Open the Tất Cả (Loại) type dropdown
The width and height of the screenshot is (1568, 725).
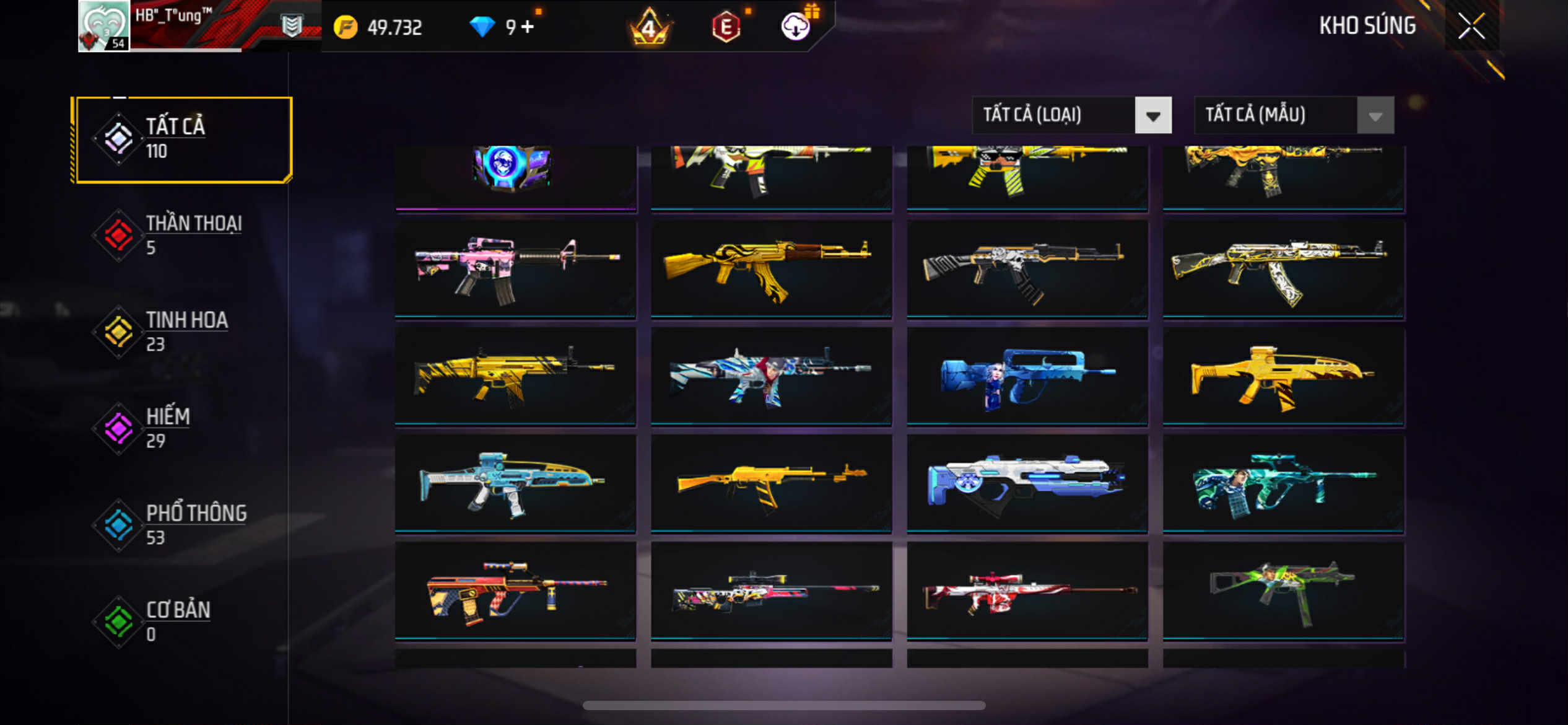click(1072, 115)
